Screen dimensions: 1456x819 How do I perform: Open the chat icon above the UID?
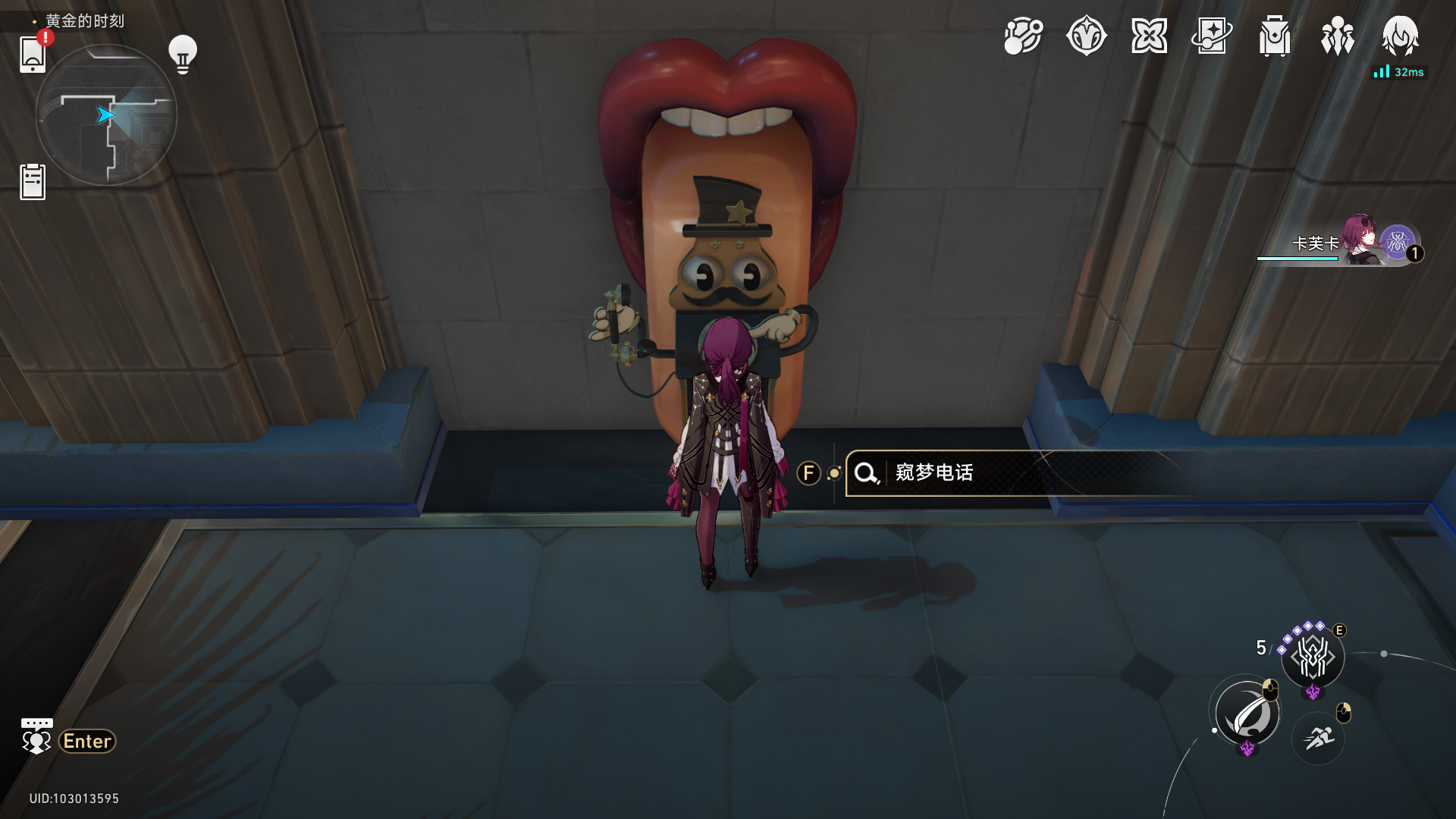coord(36,736)
